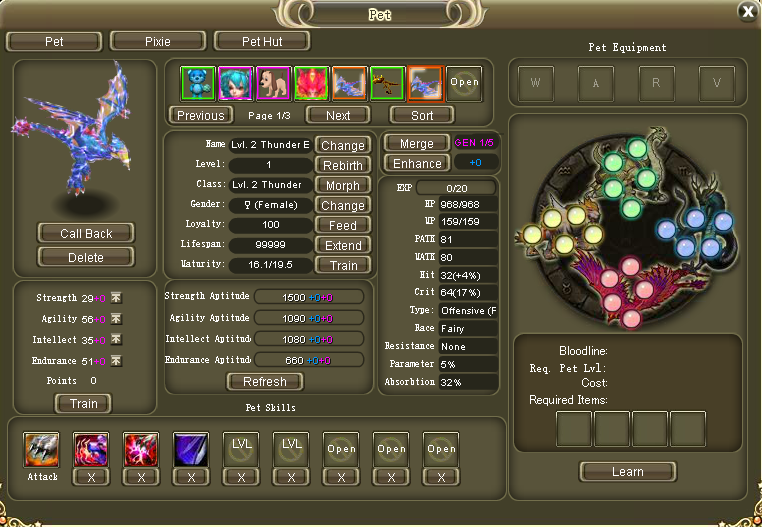
Task: Open the Pet Hut tab
Action: tap(262, 42)
